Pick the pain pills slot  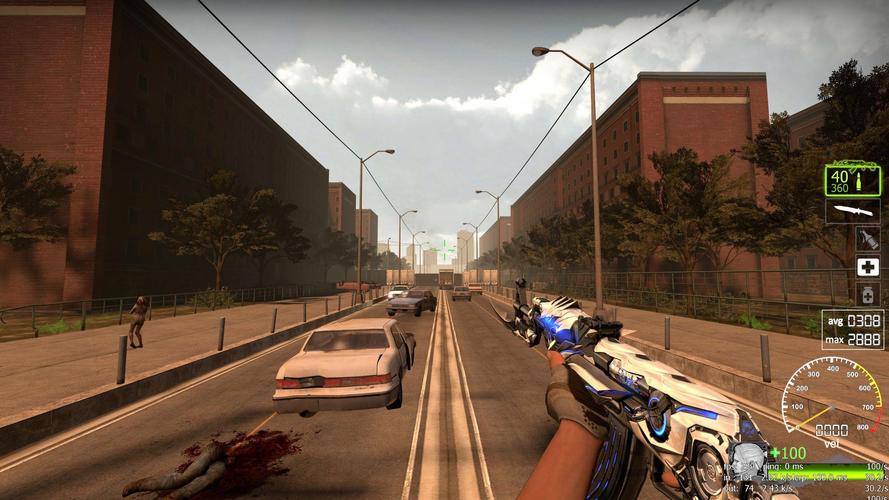[867, 294]
